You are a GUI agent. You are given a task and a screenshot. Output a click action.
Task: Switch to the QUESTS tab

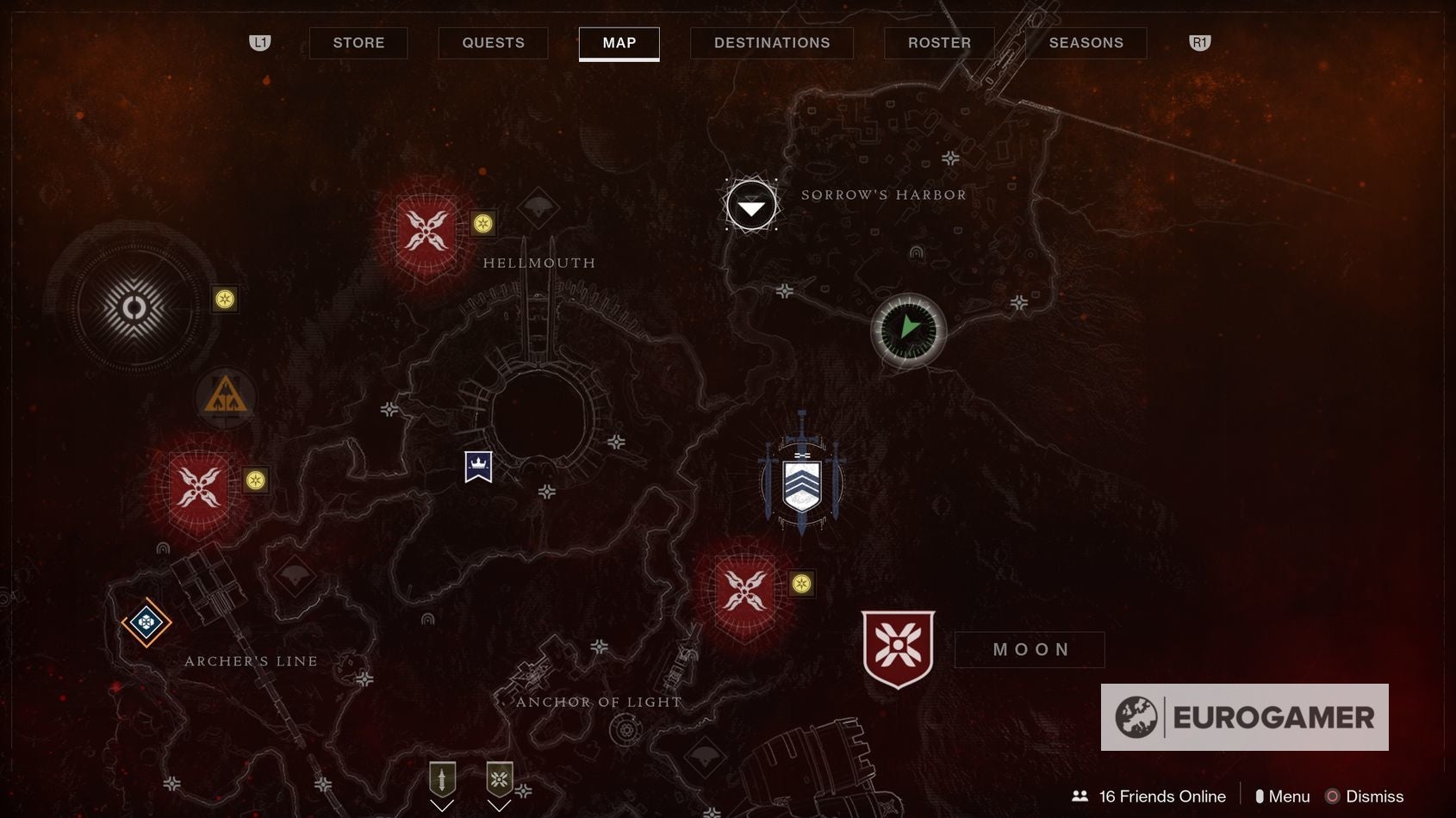click(x=493, y=42)
